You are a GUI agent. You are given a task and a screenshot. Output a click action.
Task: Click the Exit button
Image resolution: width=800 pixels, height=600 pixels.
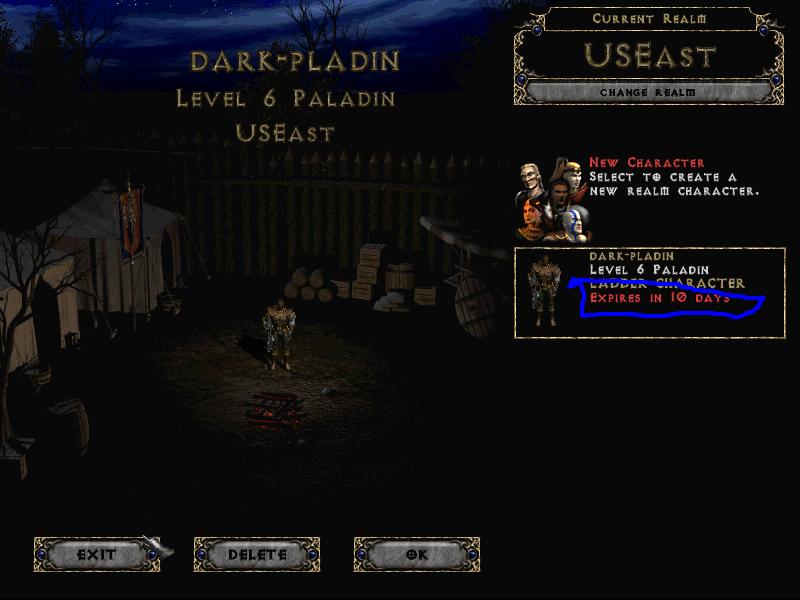click(97, 554)
